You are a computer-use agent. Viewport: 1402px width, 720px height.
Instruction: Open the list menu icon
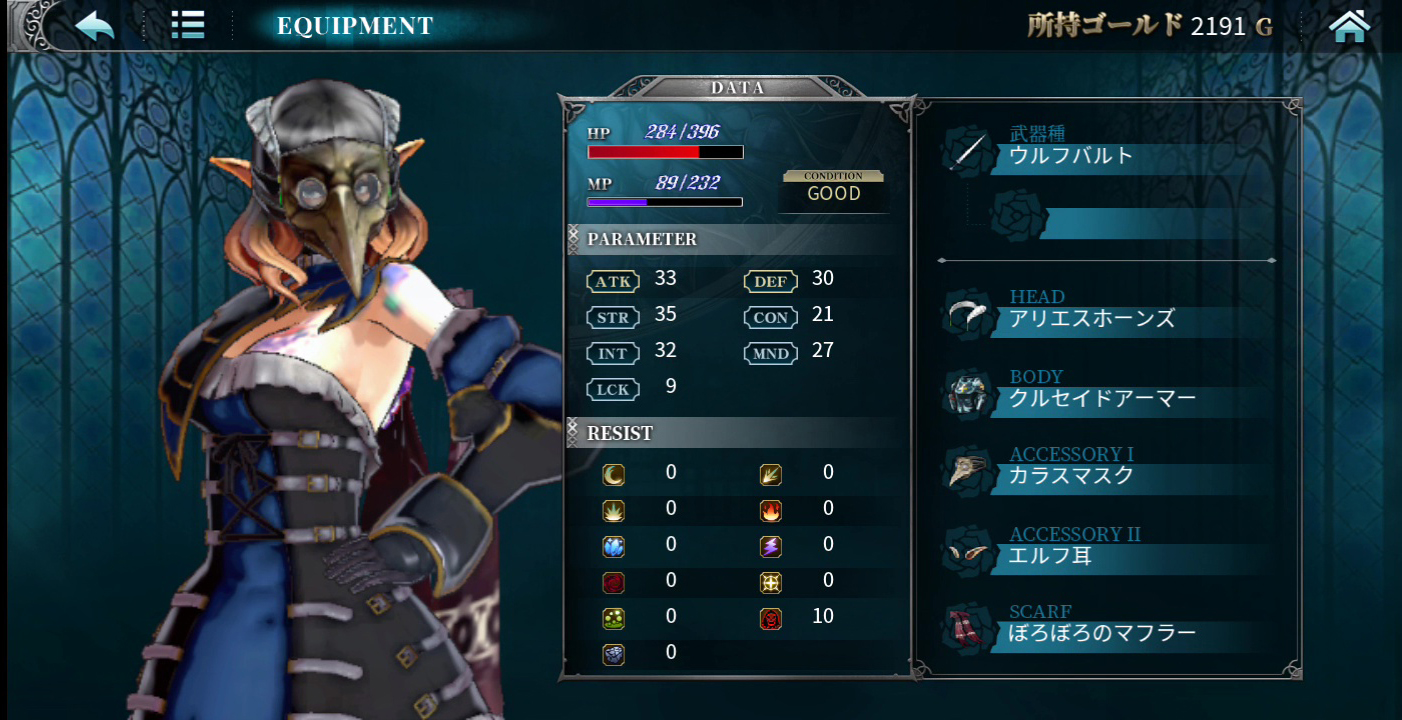coord(187,25)
